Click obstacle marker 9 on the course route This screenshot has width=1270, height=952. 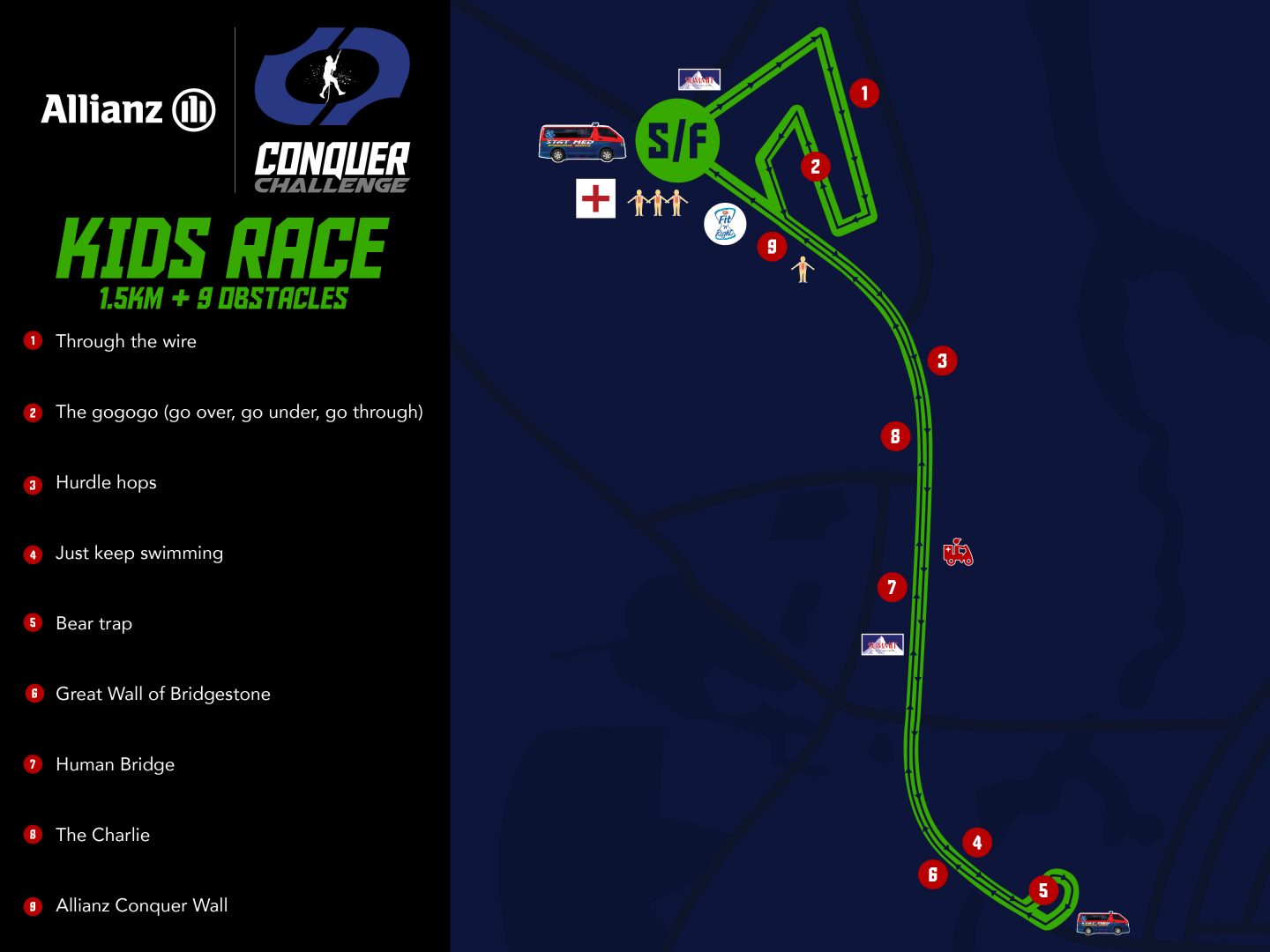(x=772, y=246)
